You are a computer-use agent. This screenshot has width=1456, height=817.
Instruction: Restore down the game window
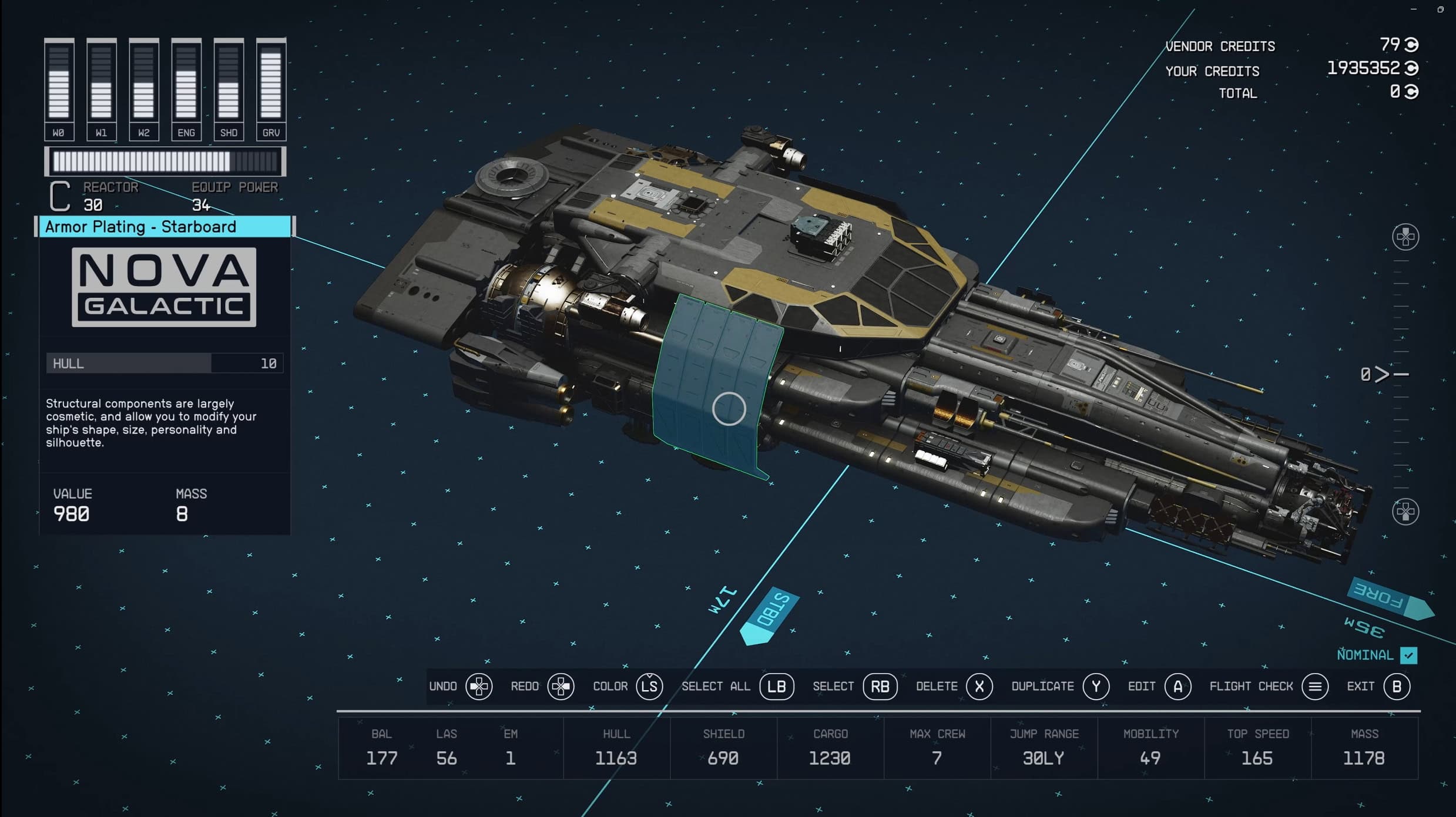click(1440, 9)
